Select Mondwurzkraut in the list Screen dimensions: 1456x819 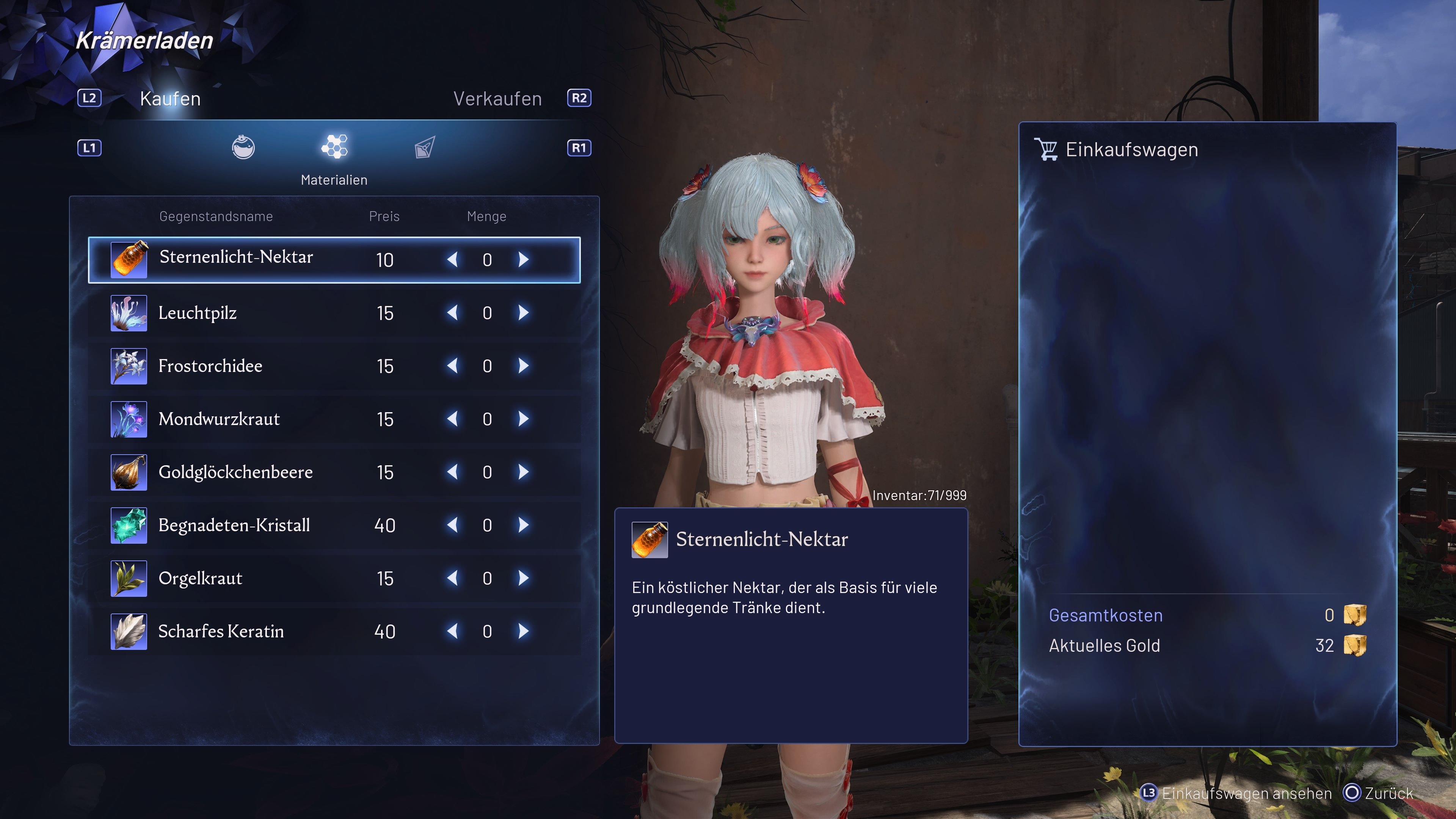coord(219,419)
